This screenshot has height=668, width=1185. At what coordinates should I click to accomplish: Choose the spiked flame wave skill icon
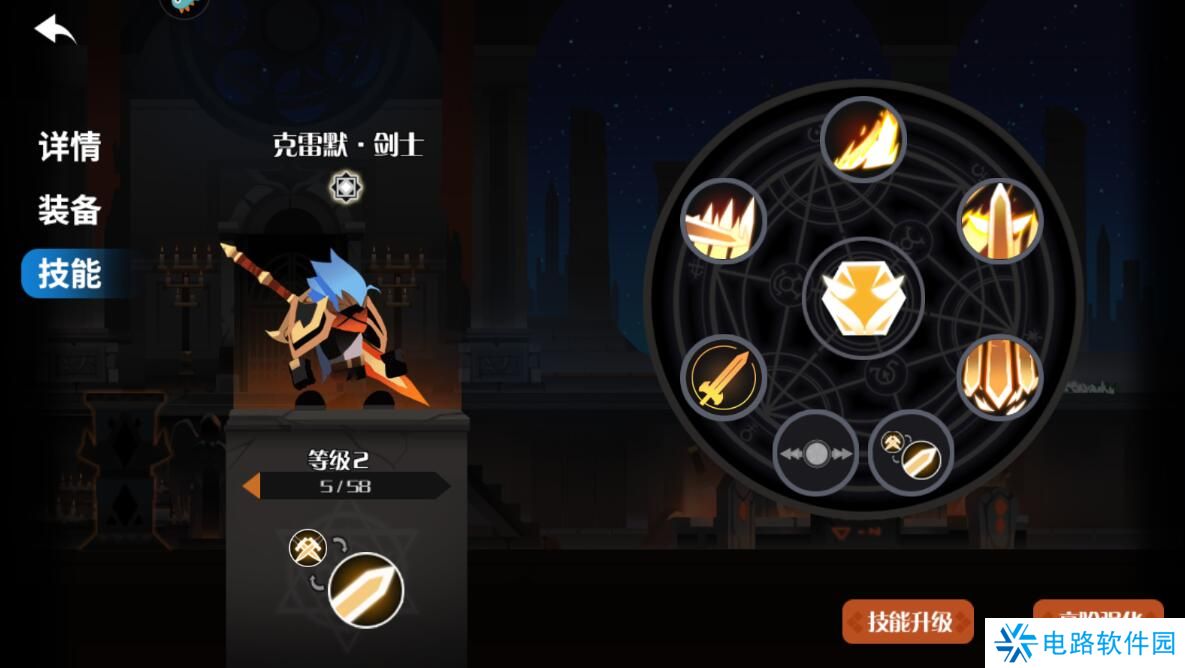point(723,222)
